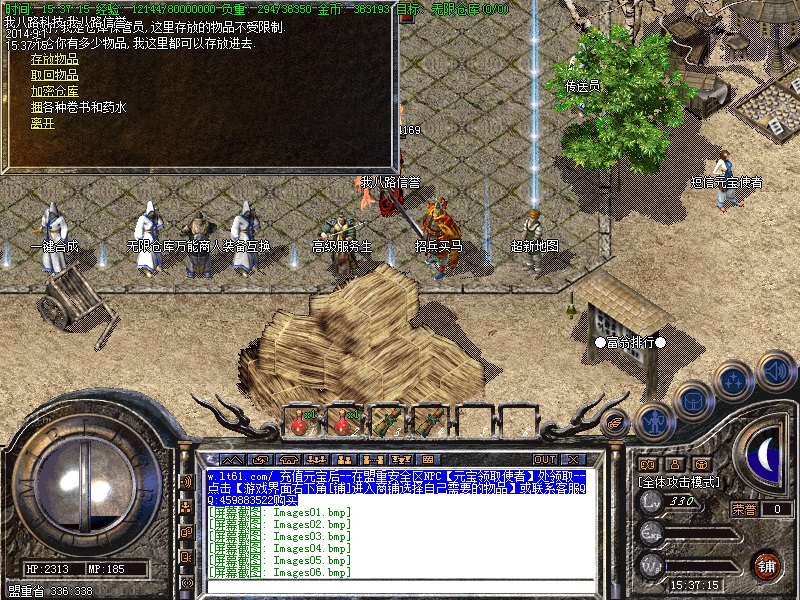Screen dimensions: 800x600
Task: Choose the 存放物品 deposit option
Action: click(x=54, y=59)
